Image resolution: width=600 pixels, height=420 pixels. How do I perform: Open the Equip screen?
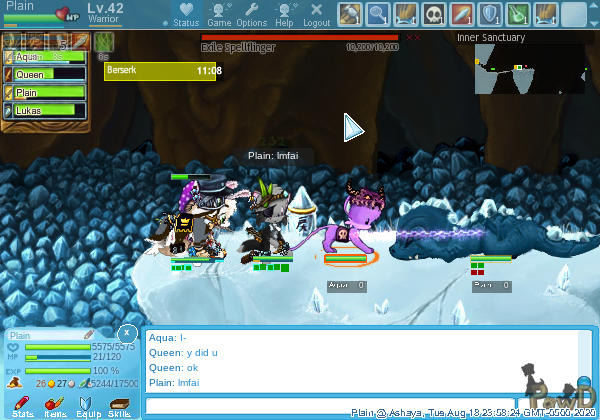point(88,404)
